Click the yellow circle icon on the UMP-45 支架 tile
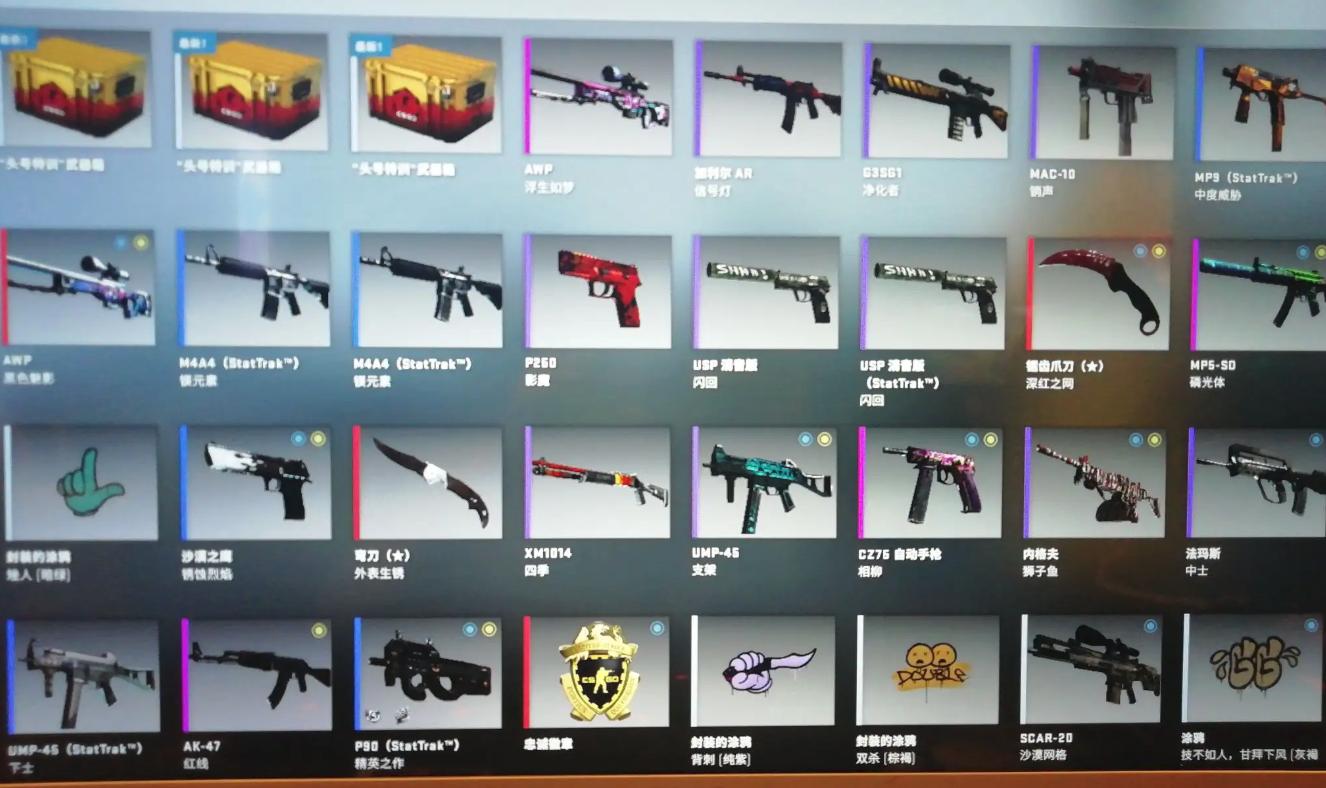Viewport: 1326px width, 788px height. [825, 439]
